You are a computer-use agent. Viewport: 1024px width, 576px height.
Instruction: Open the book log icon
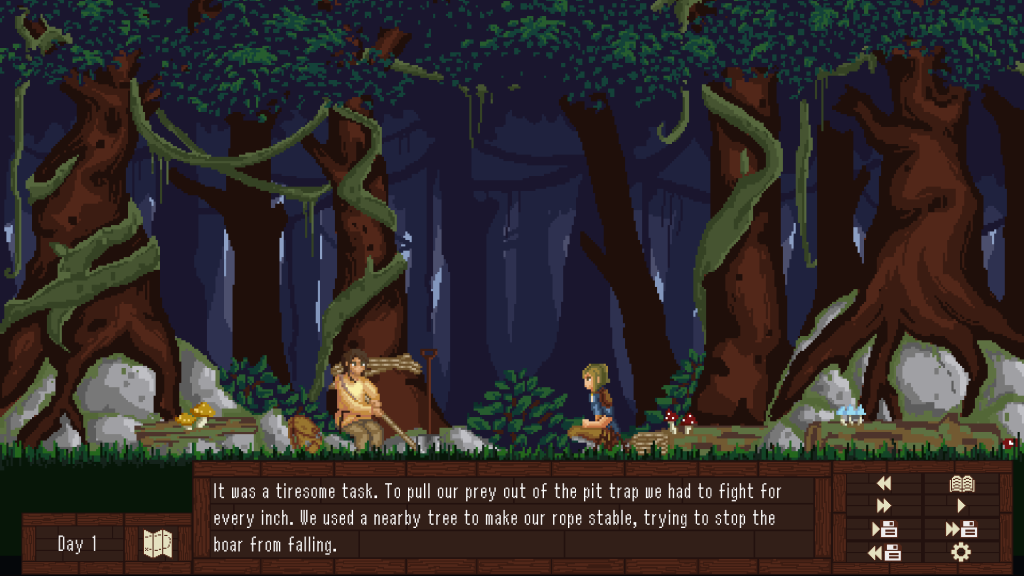tap(962, 484)
